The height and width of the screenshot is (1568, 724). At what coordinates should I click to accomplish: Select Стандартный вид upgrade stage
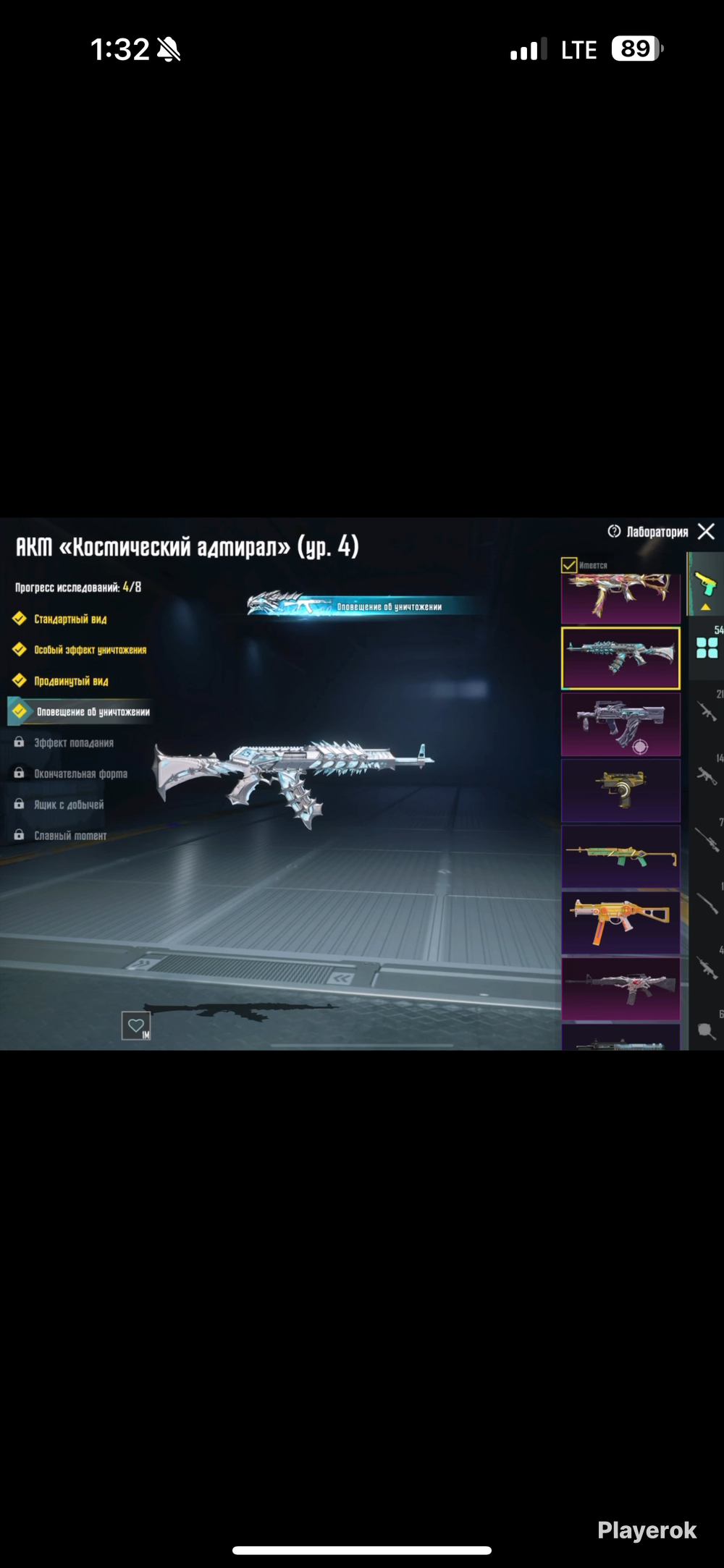tap(70, 619)
